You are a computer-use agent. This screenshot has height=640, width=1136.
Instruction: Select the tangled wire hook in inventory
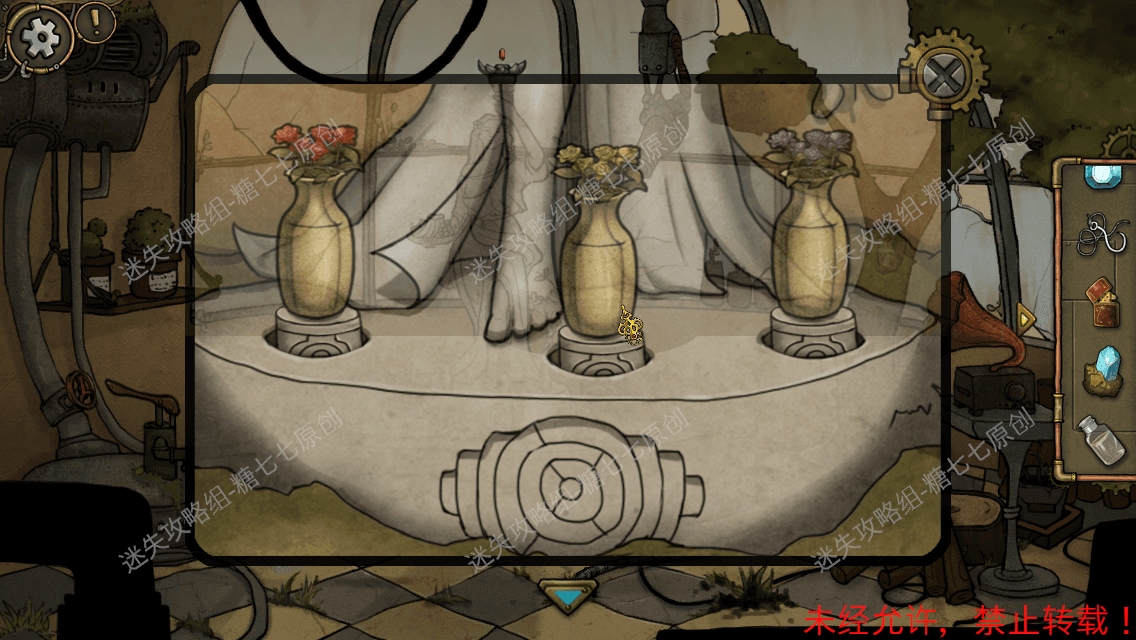pos(1102,237)
